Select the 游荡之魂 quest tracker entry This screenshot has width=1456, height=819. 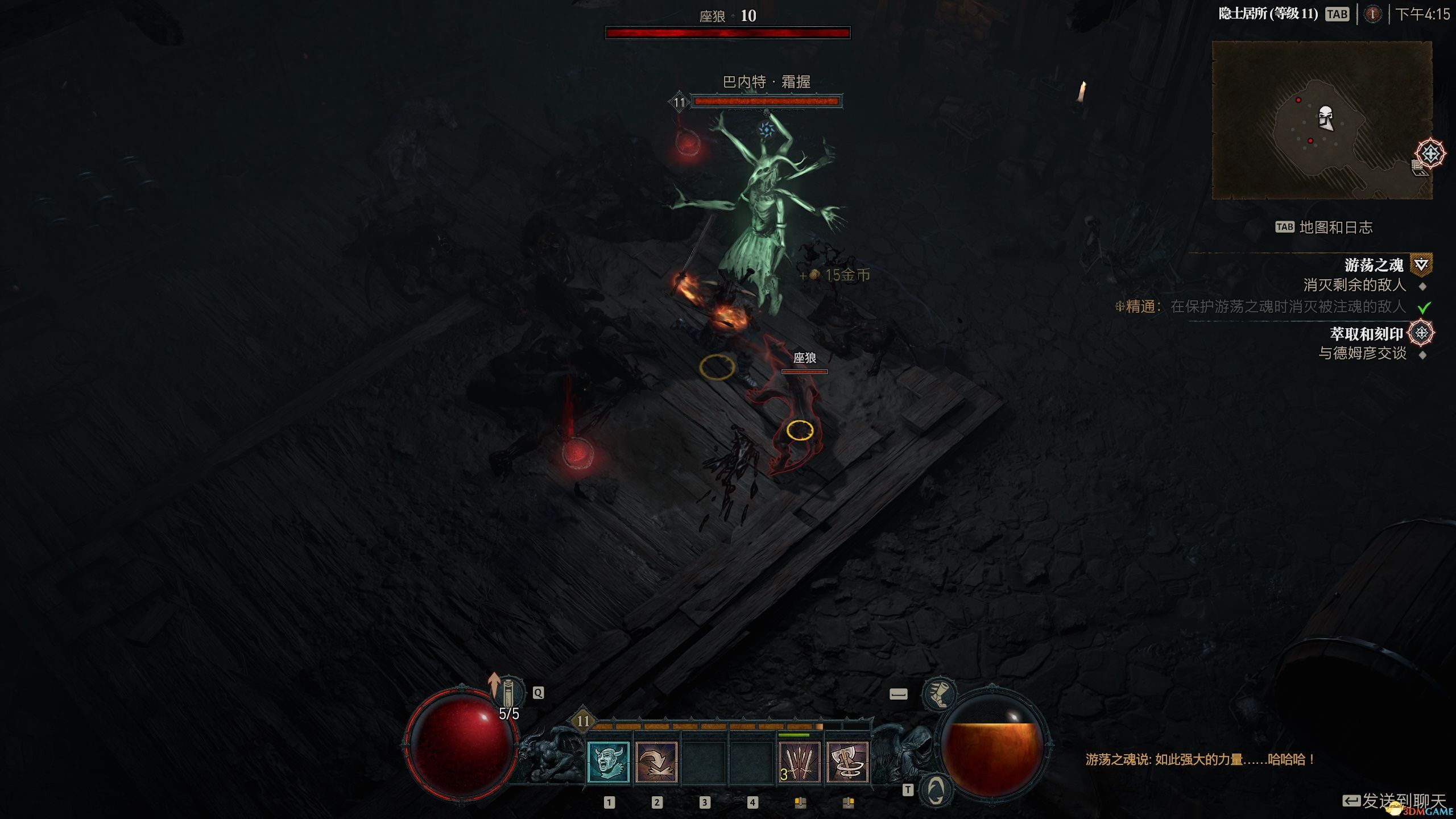[1373, 265]
